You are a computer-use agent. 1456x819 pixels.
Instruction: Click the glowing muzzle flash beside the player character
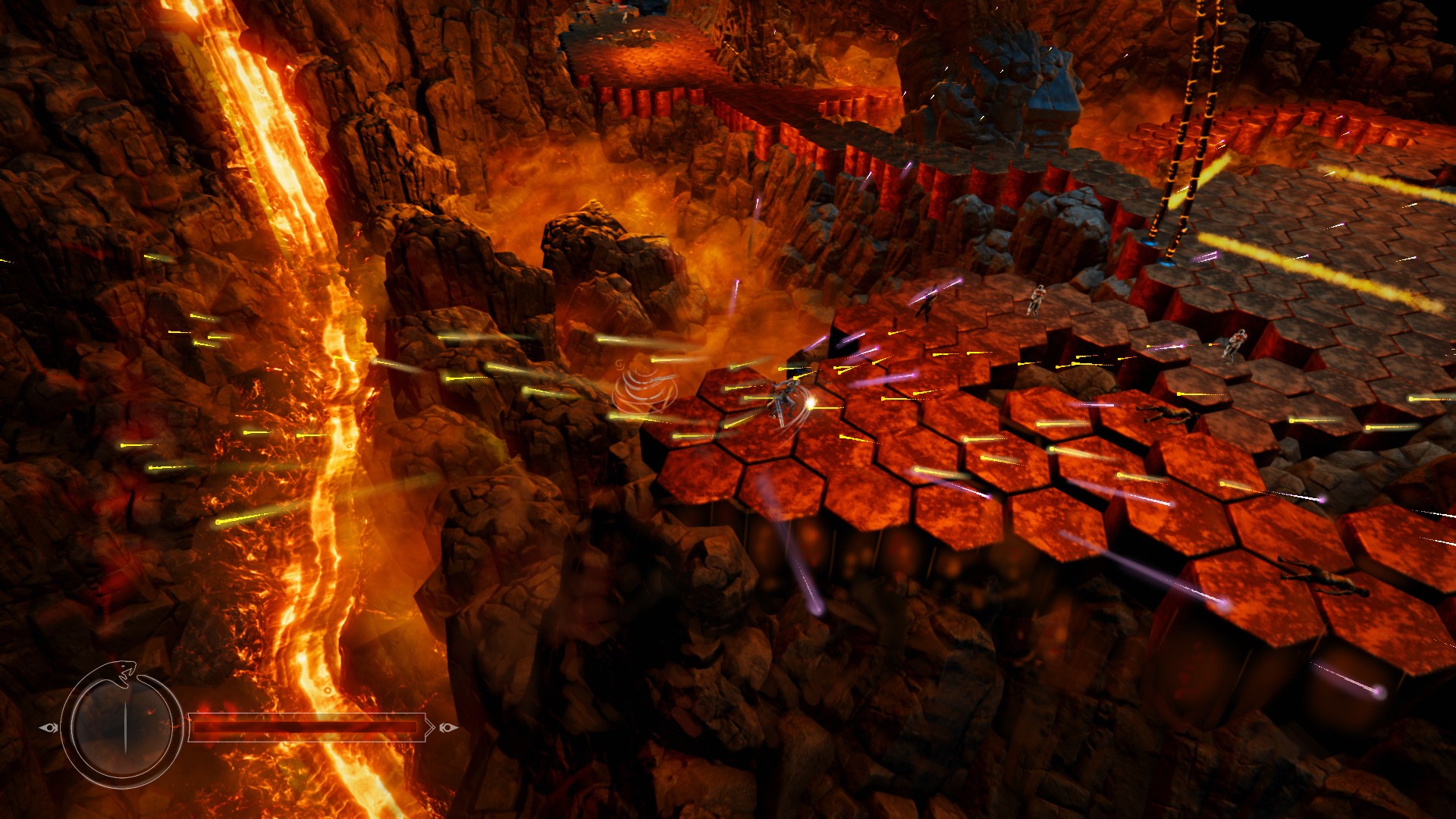811,404
